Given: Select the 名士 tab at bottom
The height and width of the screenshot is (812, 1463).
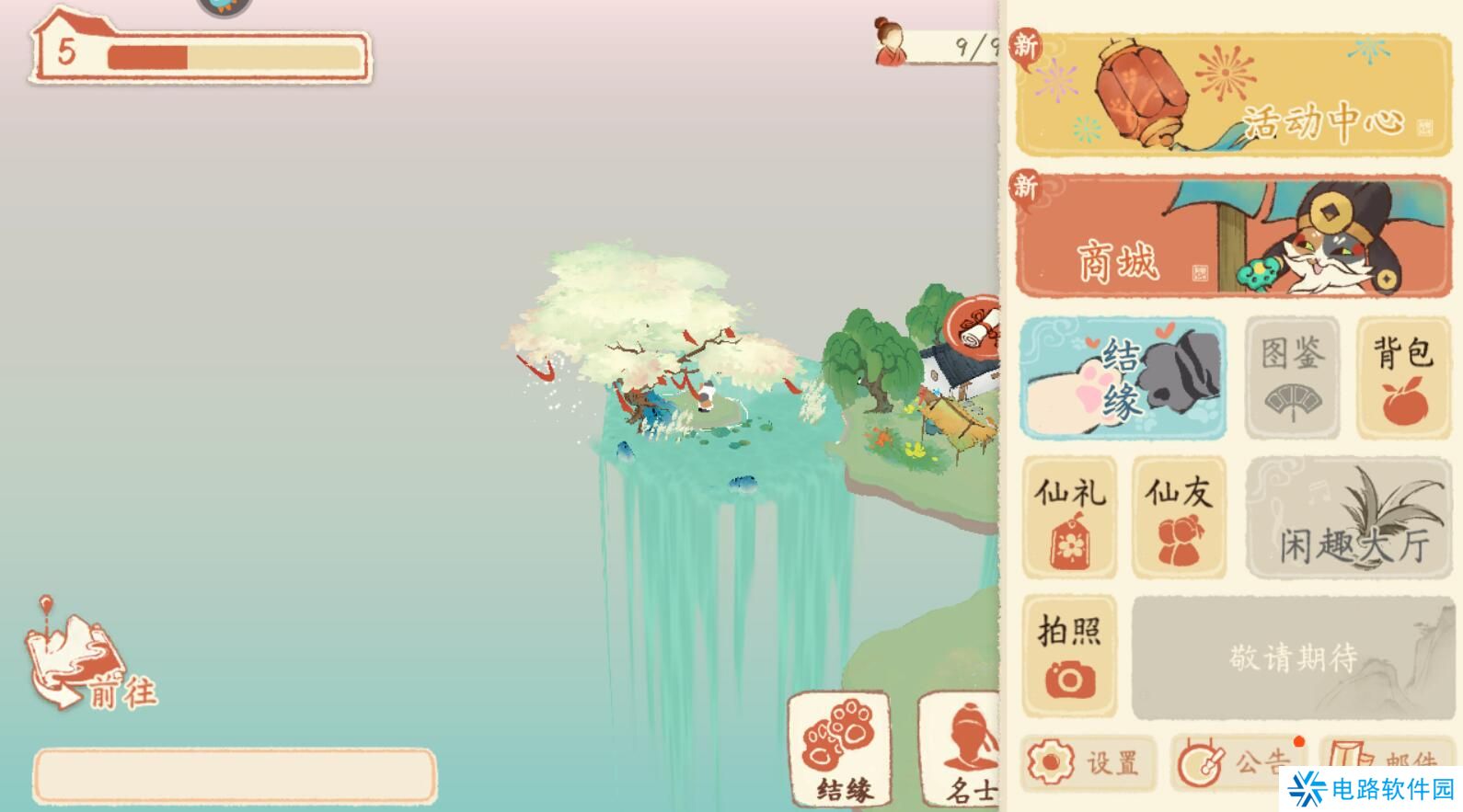Looking at the screenshot, I should coord(964,754).
